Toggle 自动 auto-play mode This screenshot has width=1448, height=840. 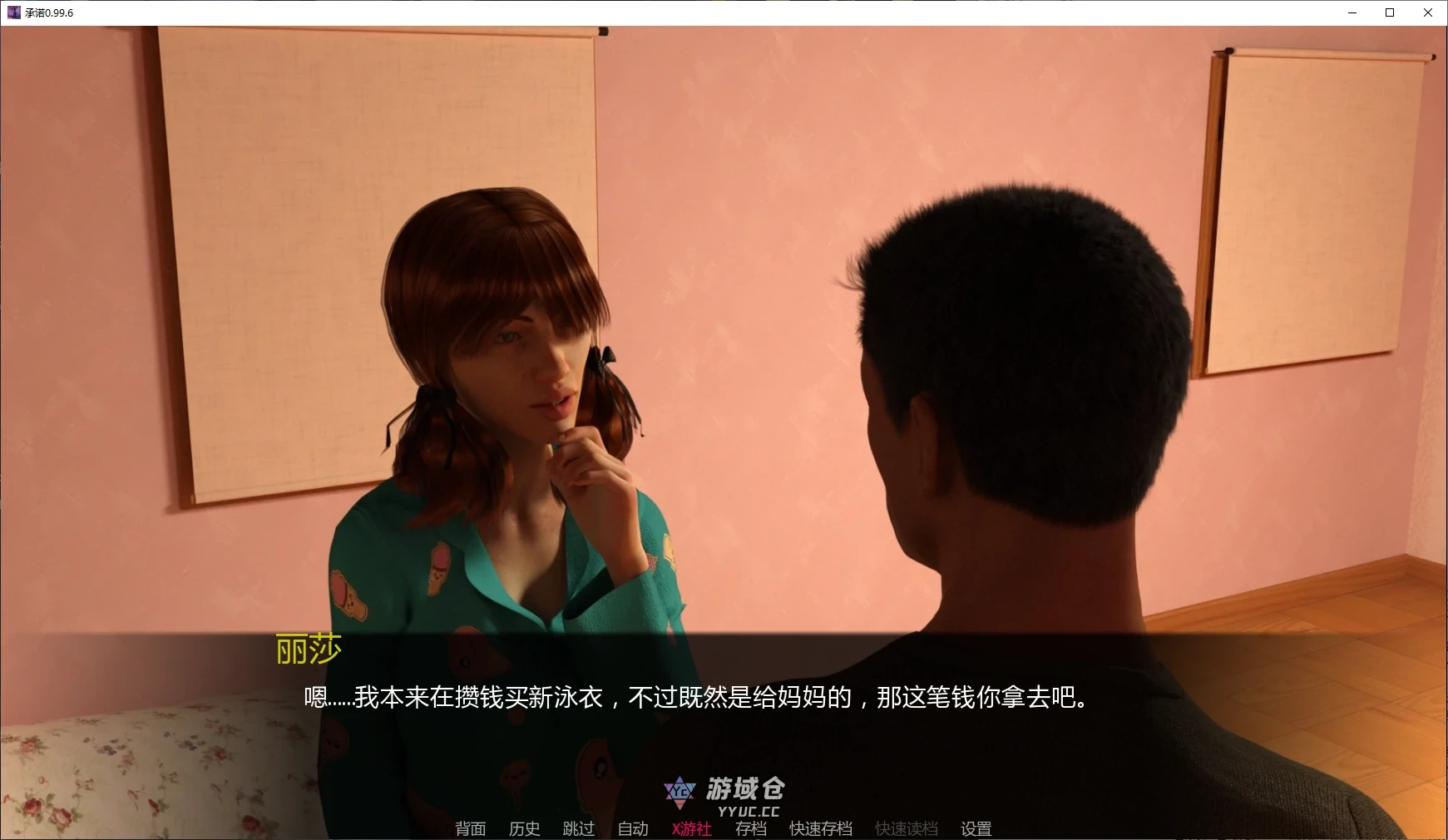(632, 828)
